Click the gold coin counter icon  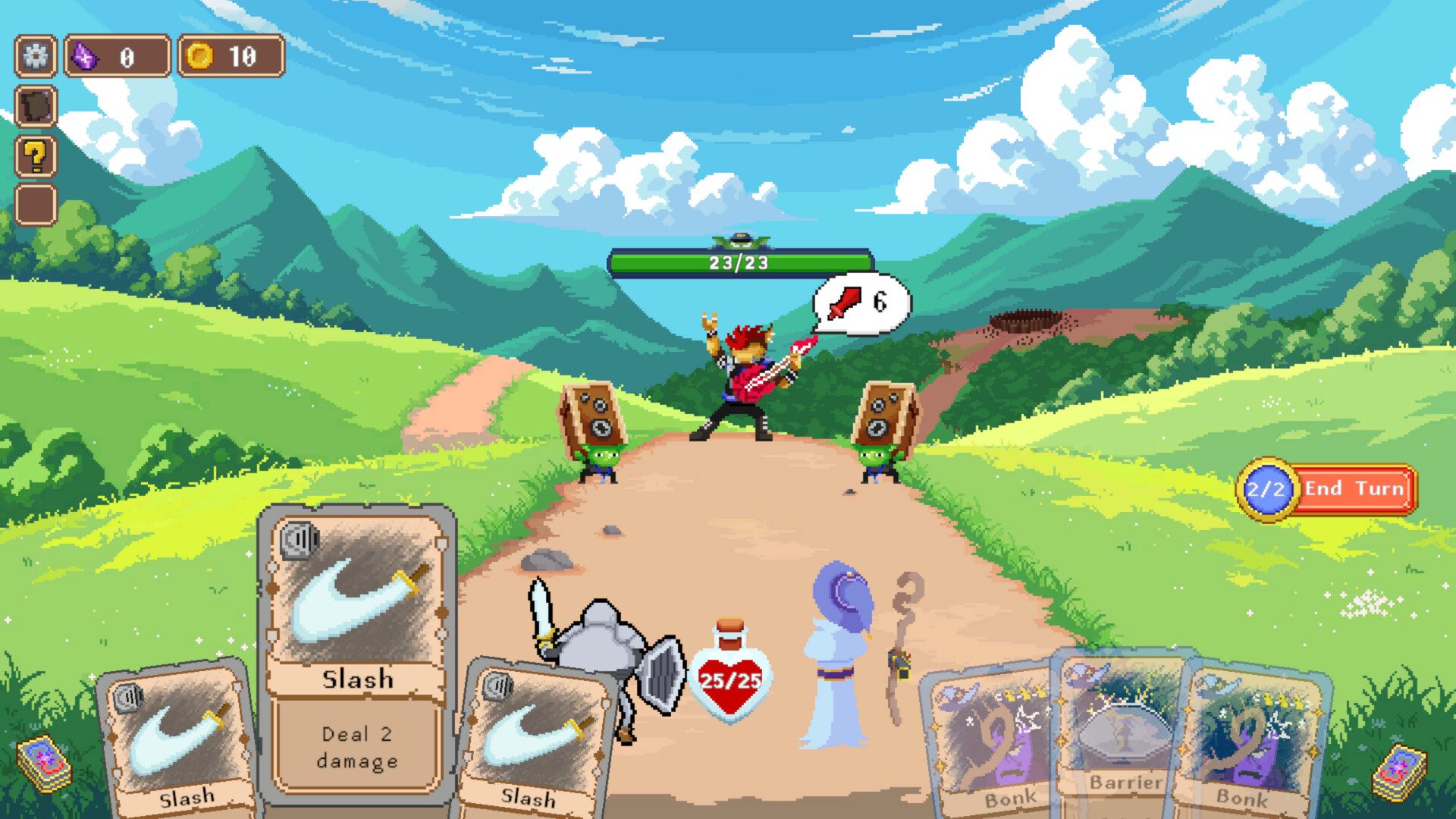pos(202,55)
